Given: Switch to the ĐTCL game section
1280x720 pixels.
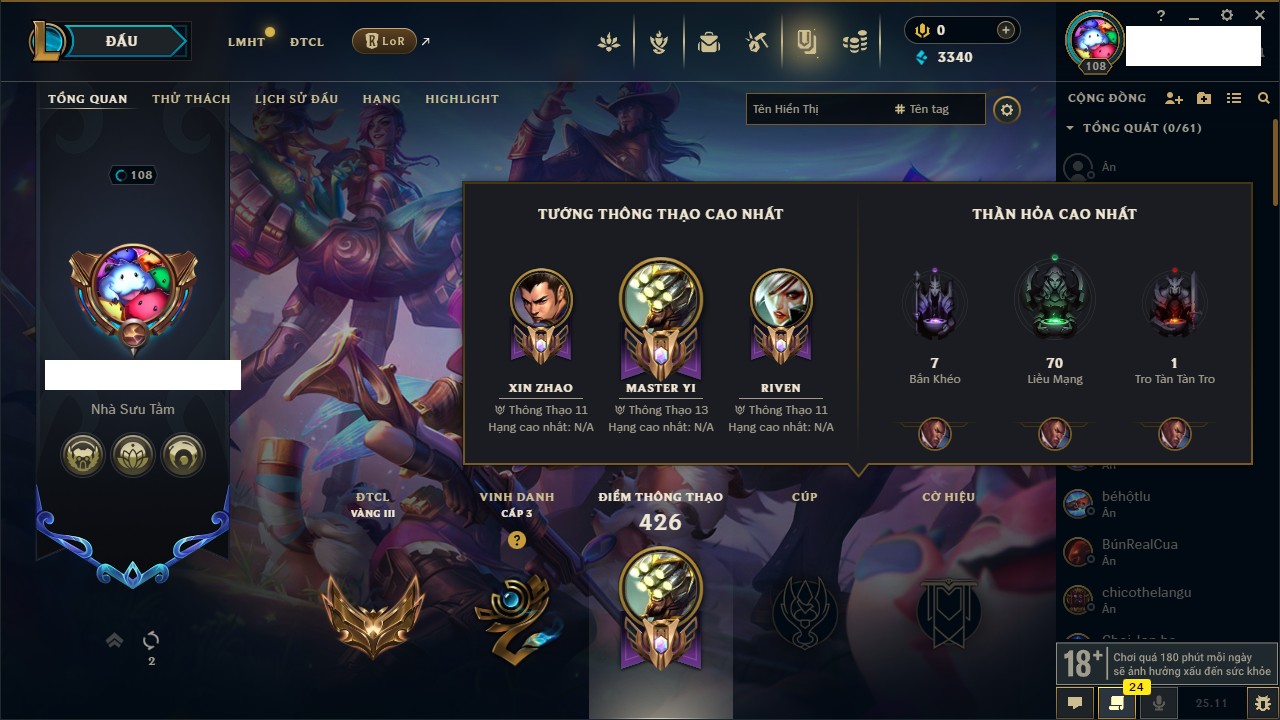Looking at the screenshot, I should point(307,42).
